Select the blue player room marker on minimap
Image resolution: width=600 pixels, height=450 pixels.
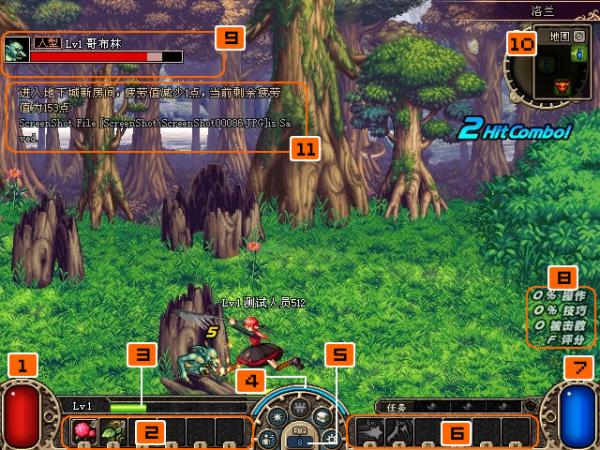[578, 53]
